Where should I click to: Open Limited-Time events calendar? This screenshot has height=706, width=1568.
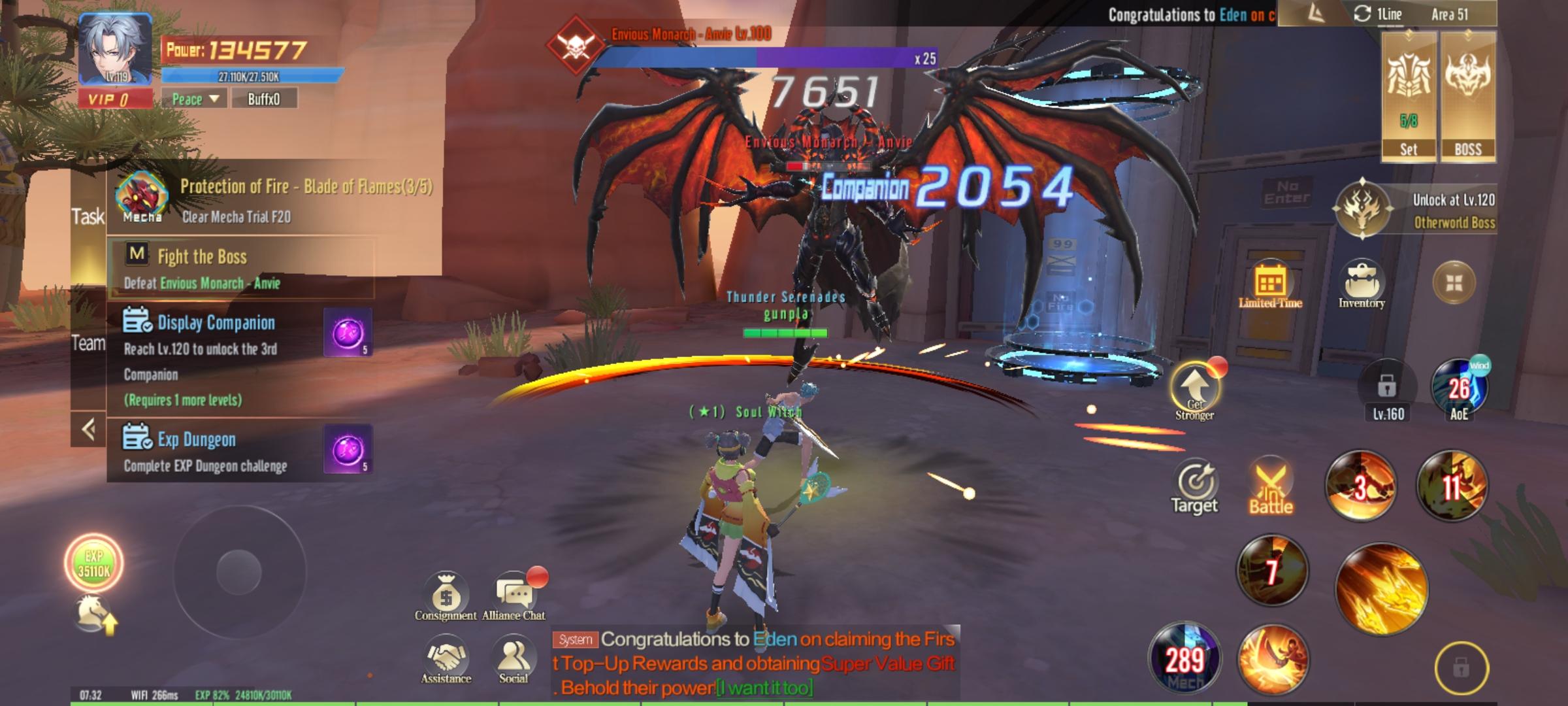[1270, 285]
